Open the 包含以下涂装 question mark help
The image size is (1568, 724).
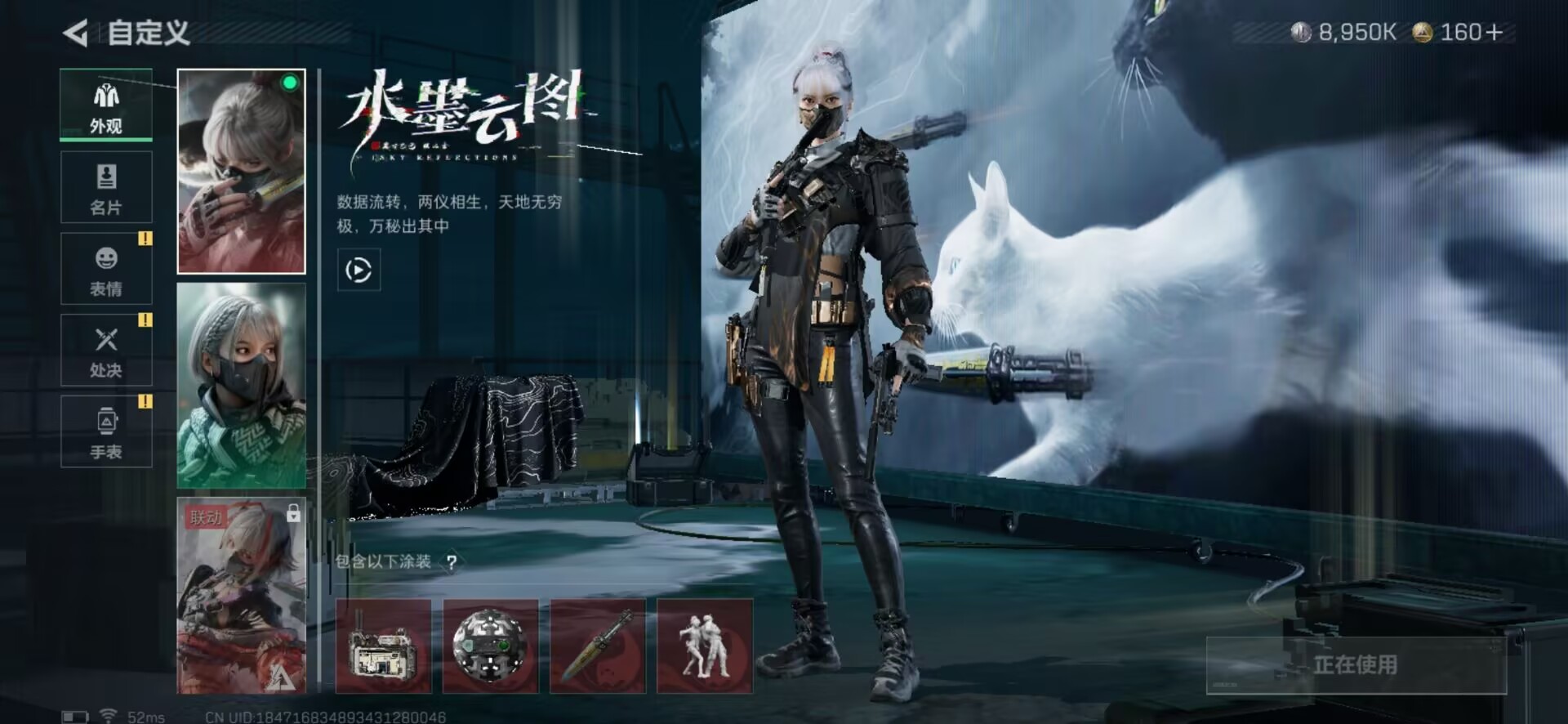coord(452,562)
